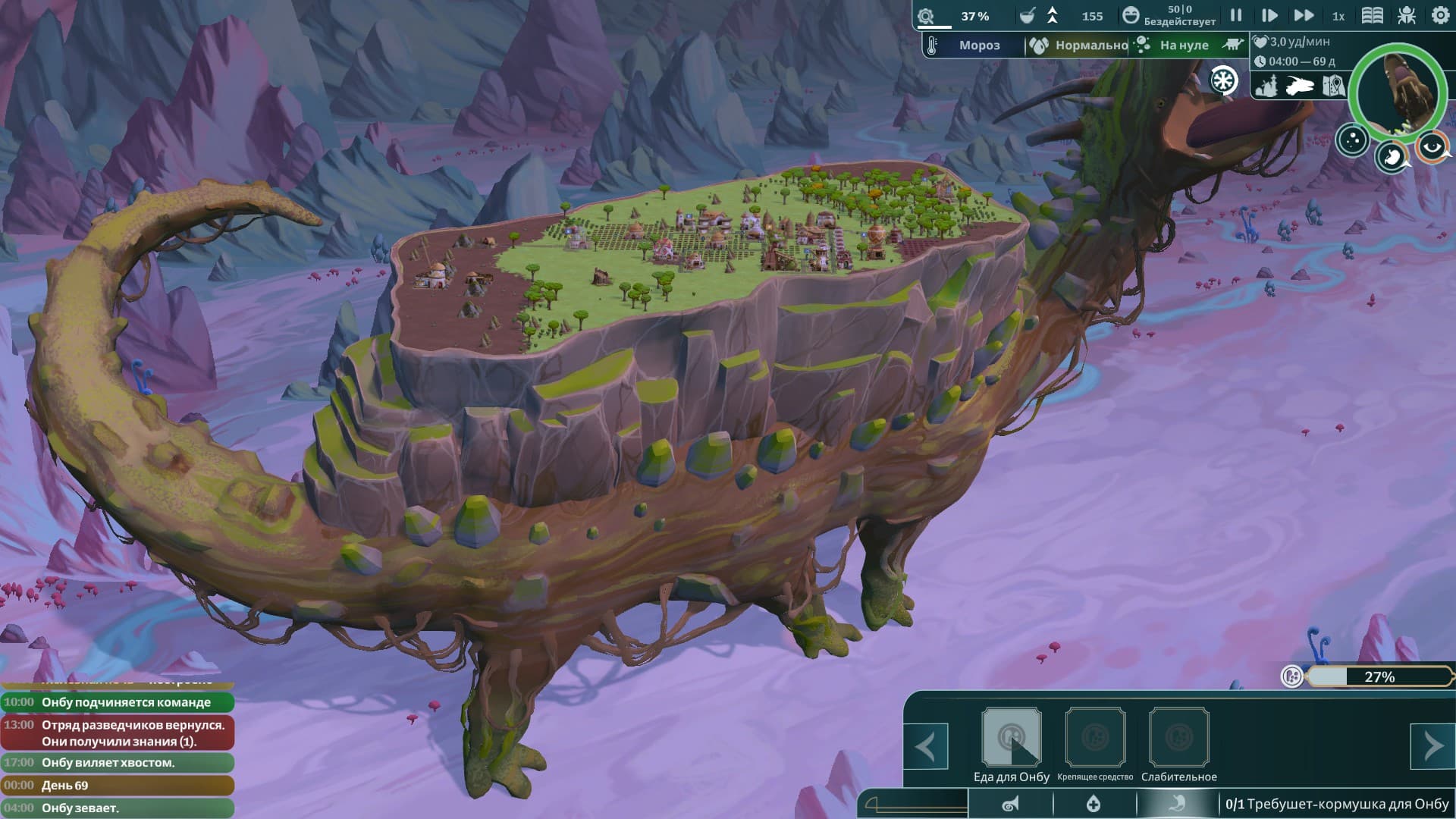Click the Onbu head portrait
Screen dimensions: 1456x819
click(x=1399, y=93)
